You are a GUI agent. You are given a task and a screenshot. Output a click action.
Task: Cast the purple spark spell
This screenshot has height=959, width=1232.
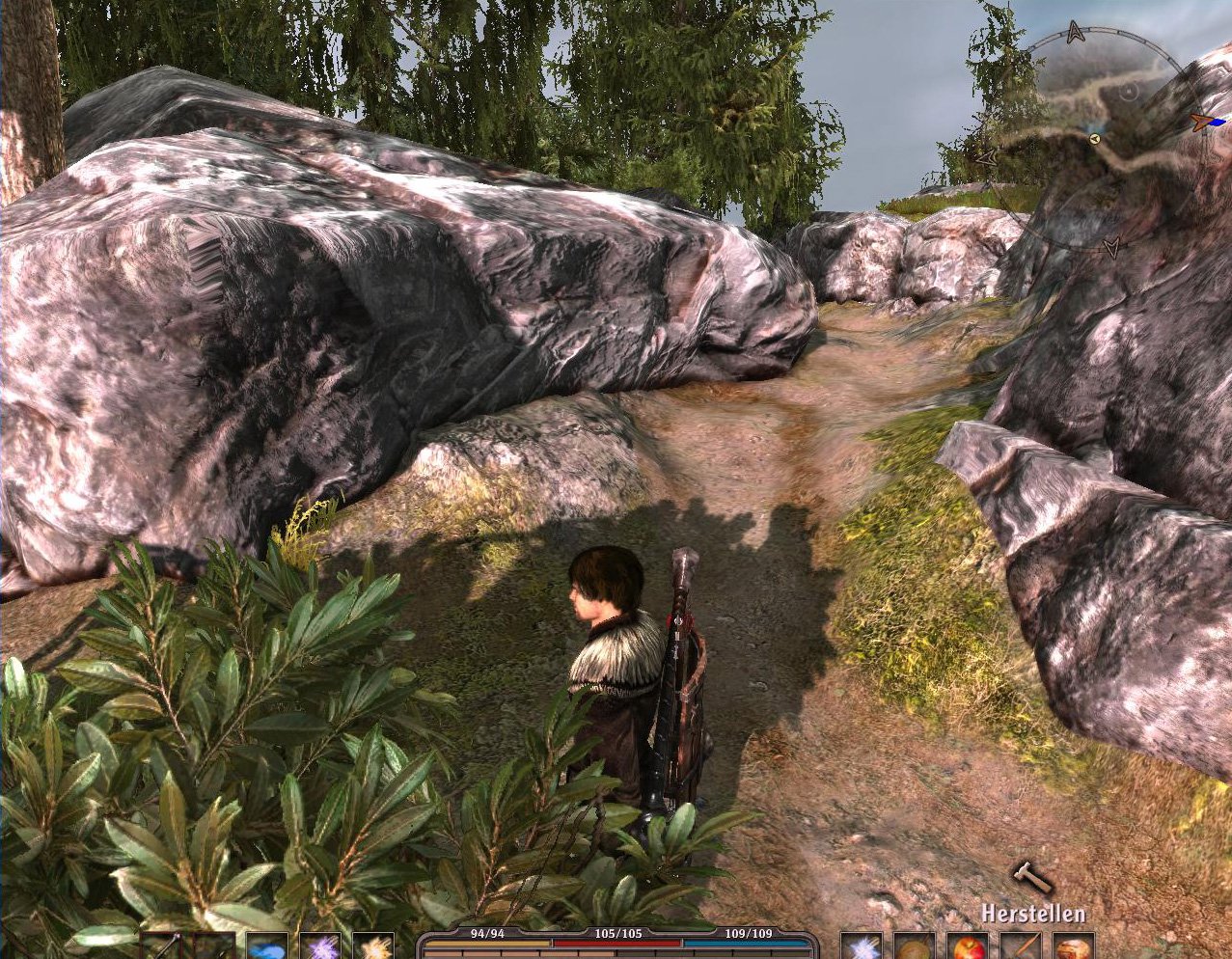coord(319,947)
